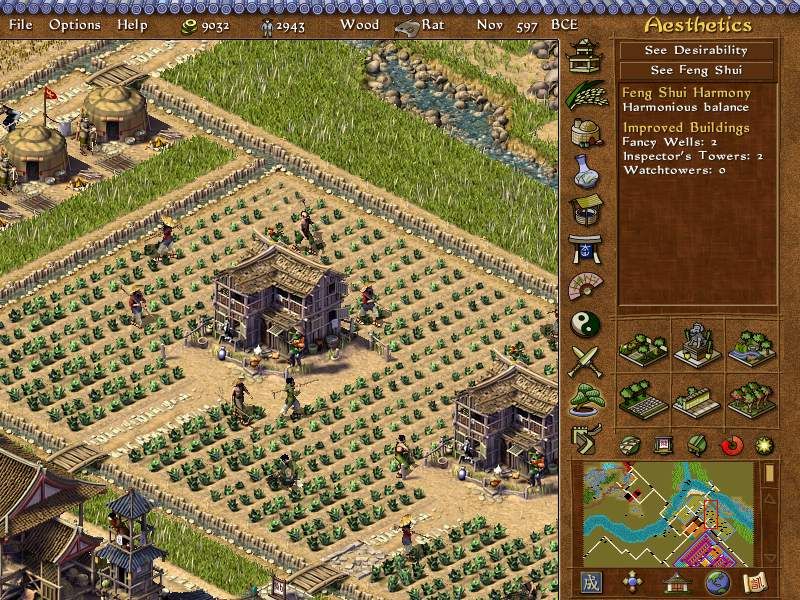Choose the statue build option
This screenshot has width=800, height=600.
click(697, 345)
